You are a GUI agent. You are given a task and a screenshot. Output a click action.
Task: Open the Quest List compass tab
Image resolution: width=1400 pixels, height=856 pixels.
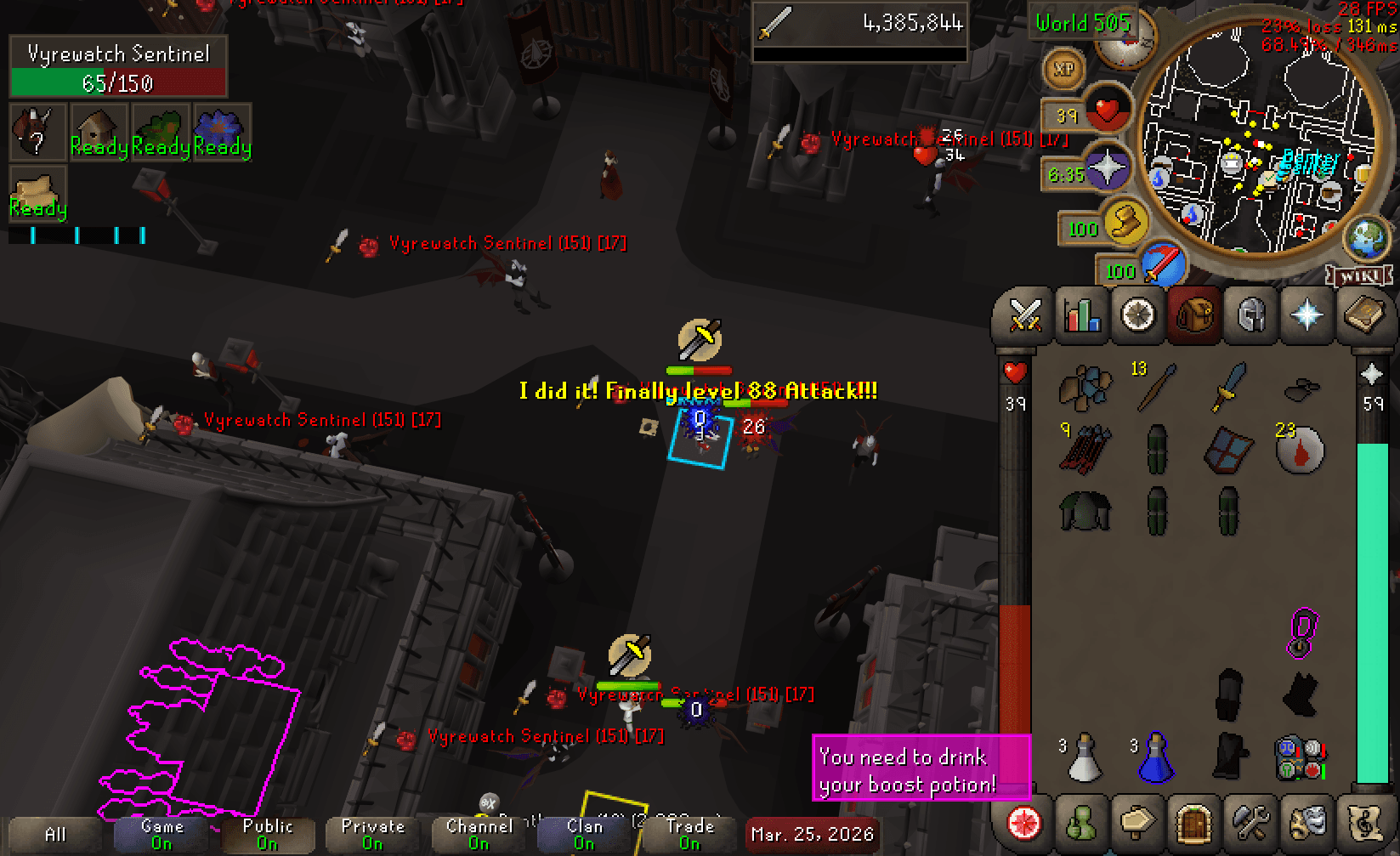[1137, 315]
